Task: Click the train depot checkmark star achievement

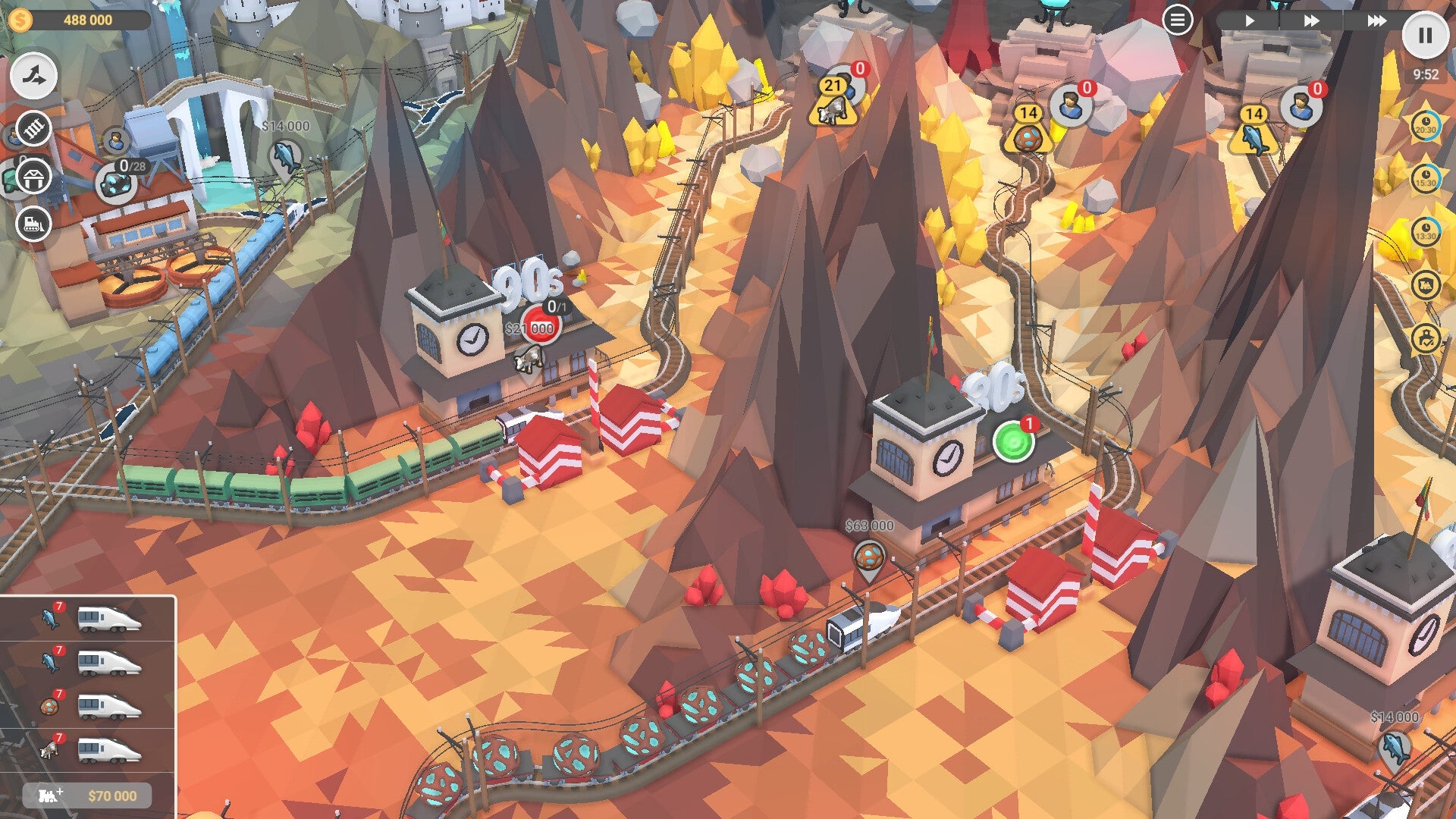Action: click(1426, 337)
